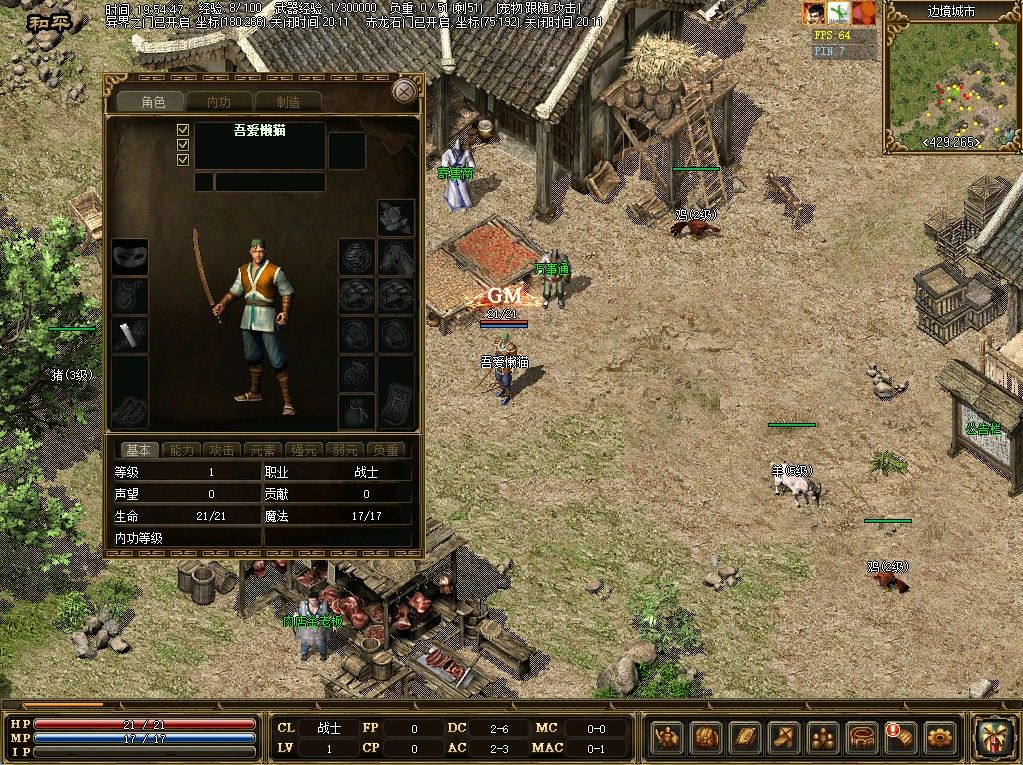Choose the 负重 stats tab
Image resolution: width=1023 pixels, height=765 pixels.
coord(386,450)
